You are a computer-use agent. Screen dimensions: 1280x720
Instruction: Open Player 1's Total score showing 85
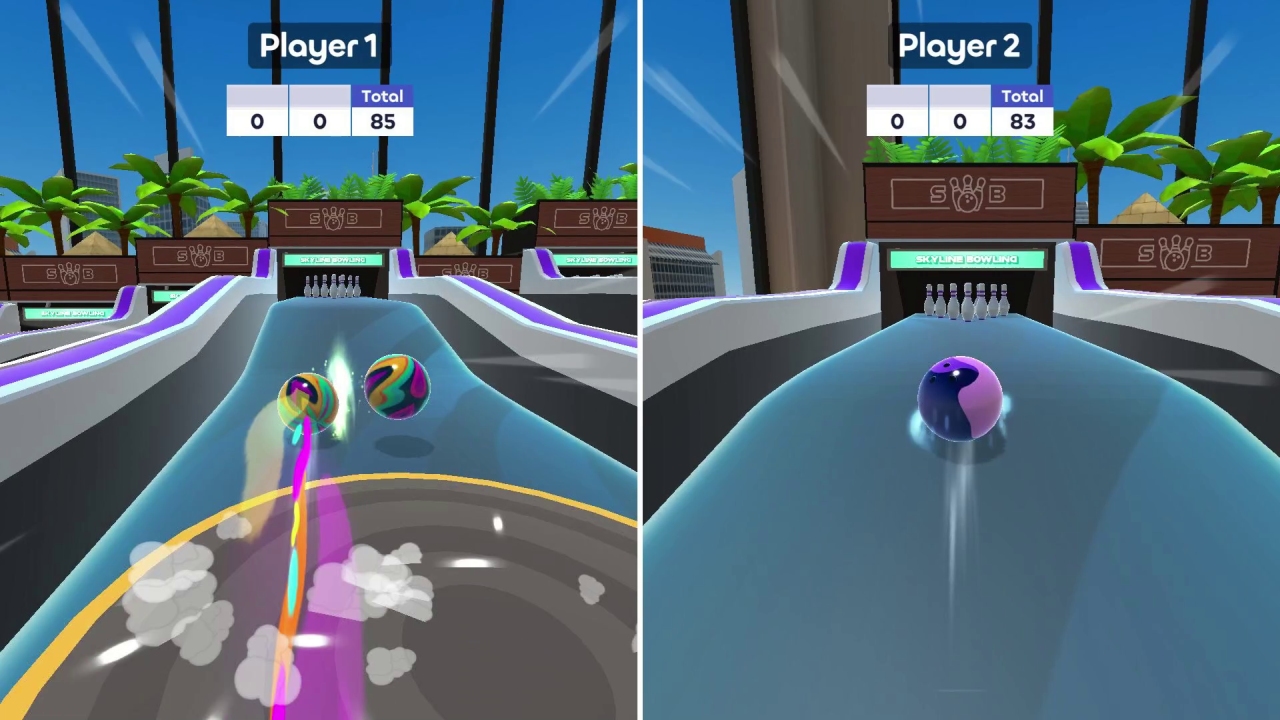(383, 121)
